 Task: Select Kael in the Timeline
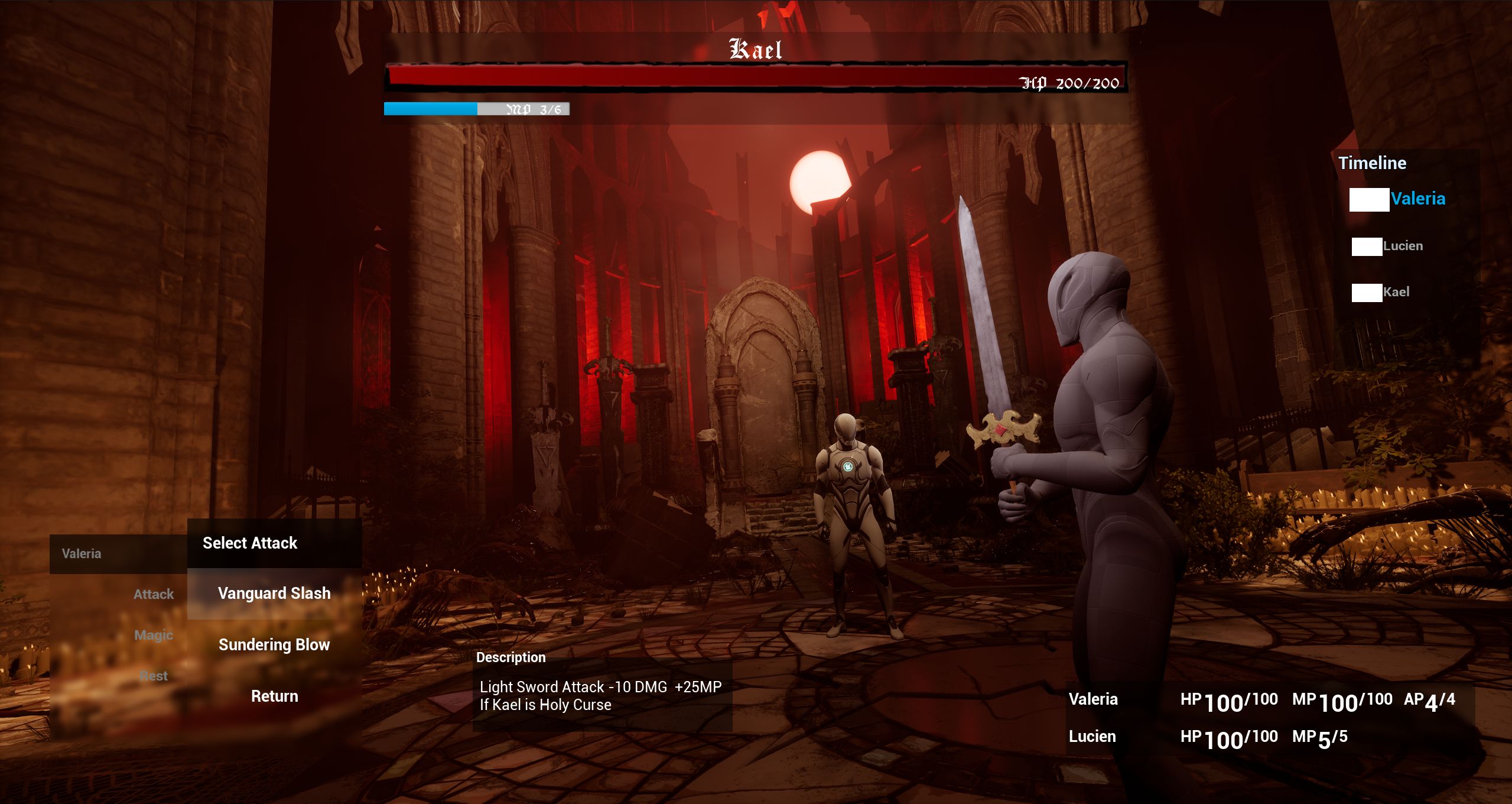1396,292
